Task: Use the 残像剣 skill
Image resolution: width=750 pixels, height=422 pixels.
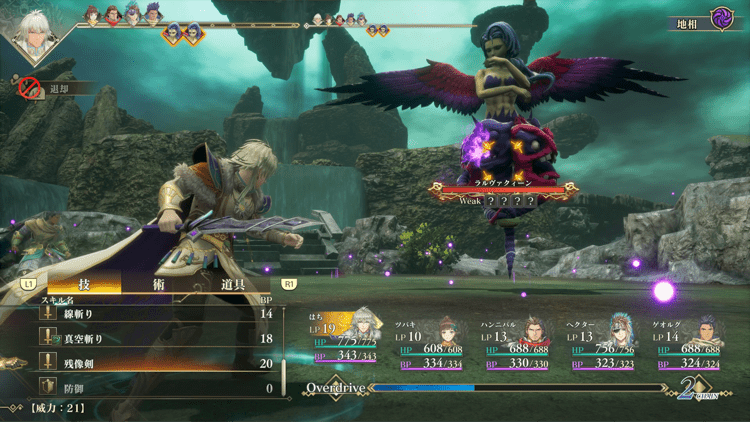Action: (150, 362)
